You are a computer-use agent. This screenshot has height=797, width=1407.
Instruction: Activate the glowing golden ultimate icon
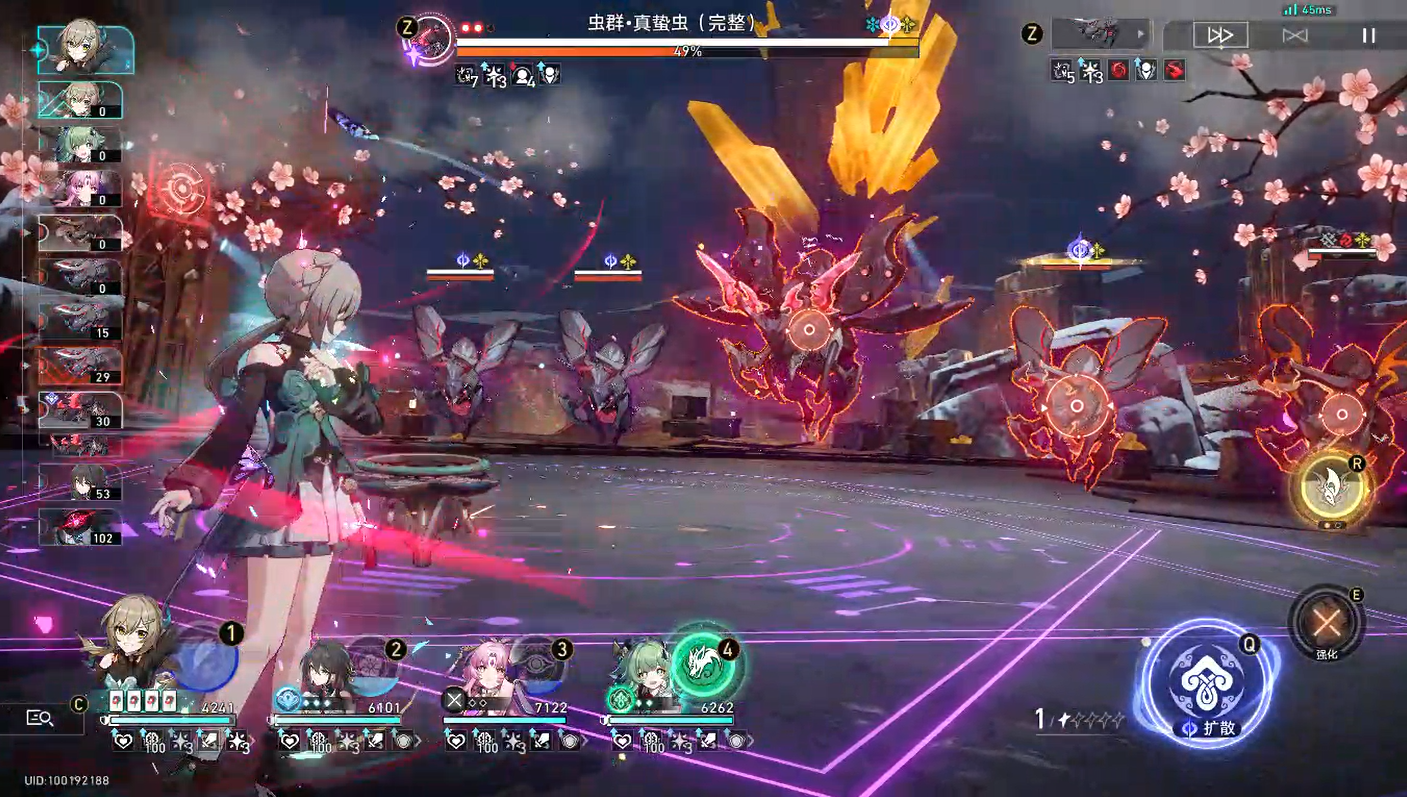click(x=1330, y=489)
